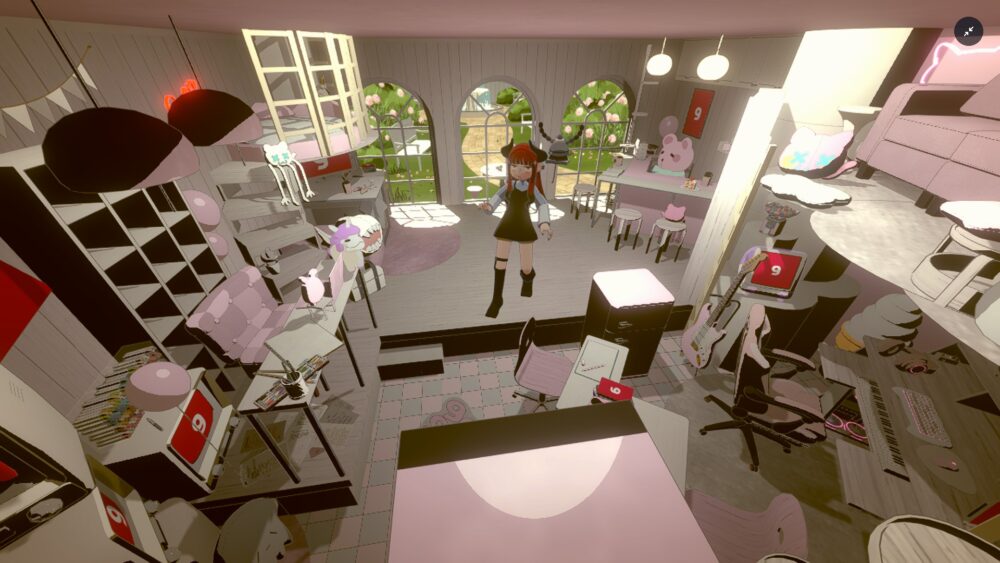
Task: Exit fullscreen with the collapse arrows button
Action: point(968,31)
